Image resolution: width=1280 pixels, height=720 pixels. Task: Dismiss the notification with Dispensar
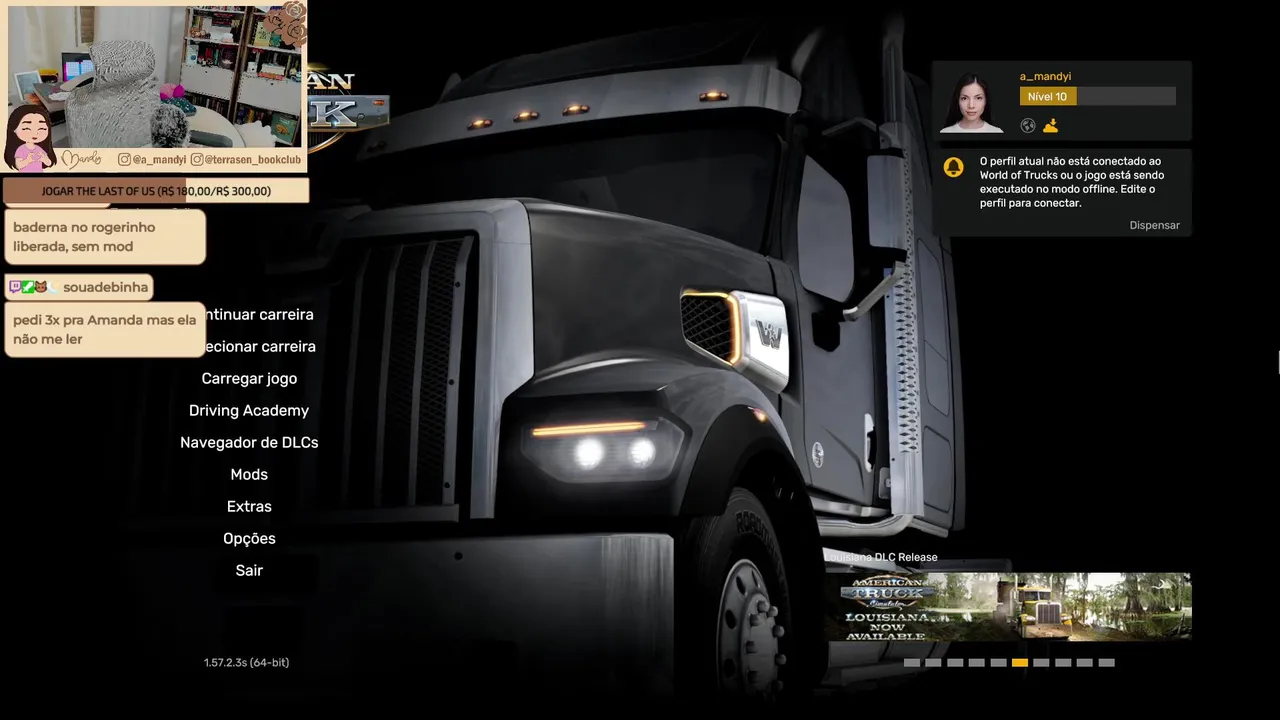(x=1154, y=225)
